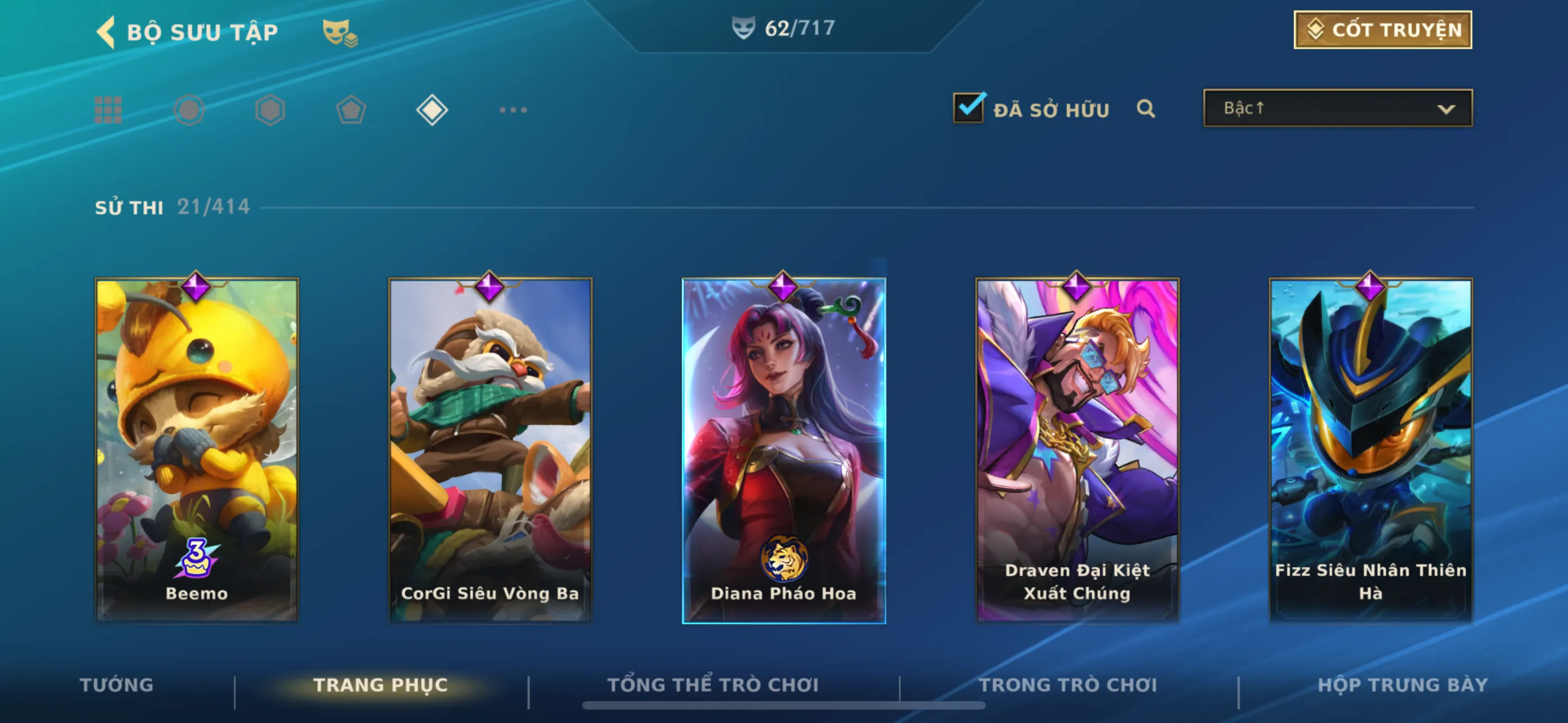Image resolution: width=1568 pixels, height=723 pixels.
Task: Open the Cốt Truyện button
Action: point(1382,30)
